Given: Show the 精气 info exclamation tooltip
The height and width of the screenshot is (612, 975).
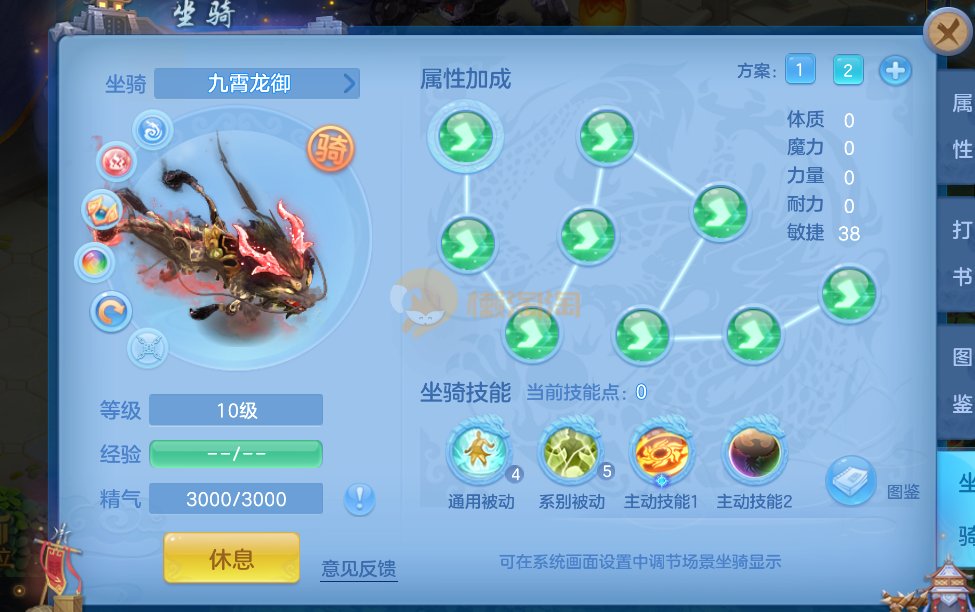Looking at the screenshot, I should [360, 497].
